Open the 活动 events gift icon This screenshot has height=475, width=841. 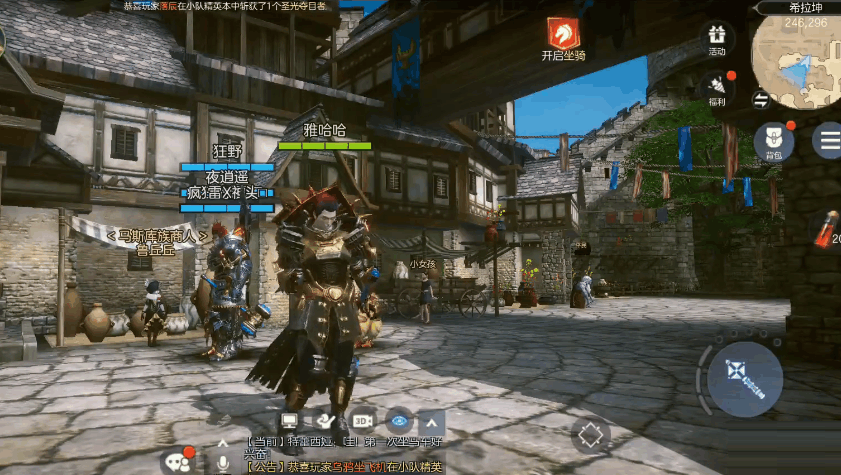pyautogui.click(x=716, y=36)
